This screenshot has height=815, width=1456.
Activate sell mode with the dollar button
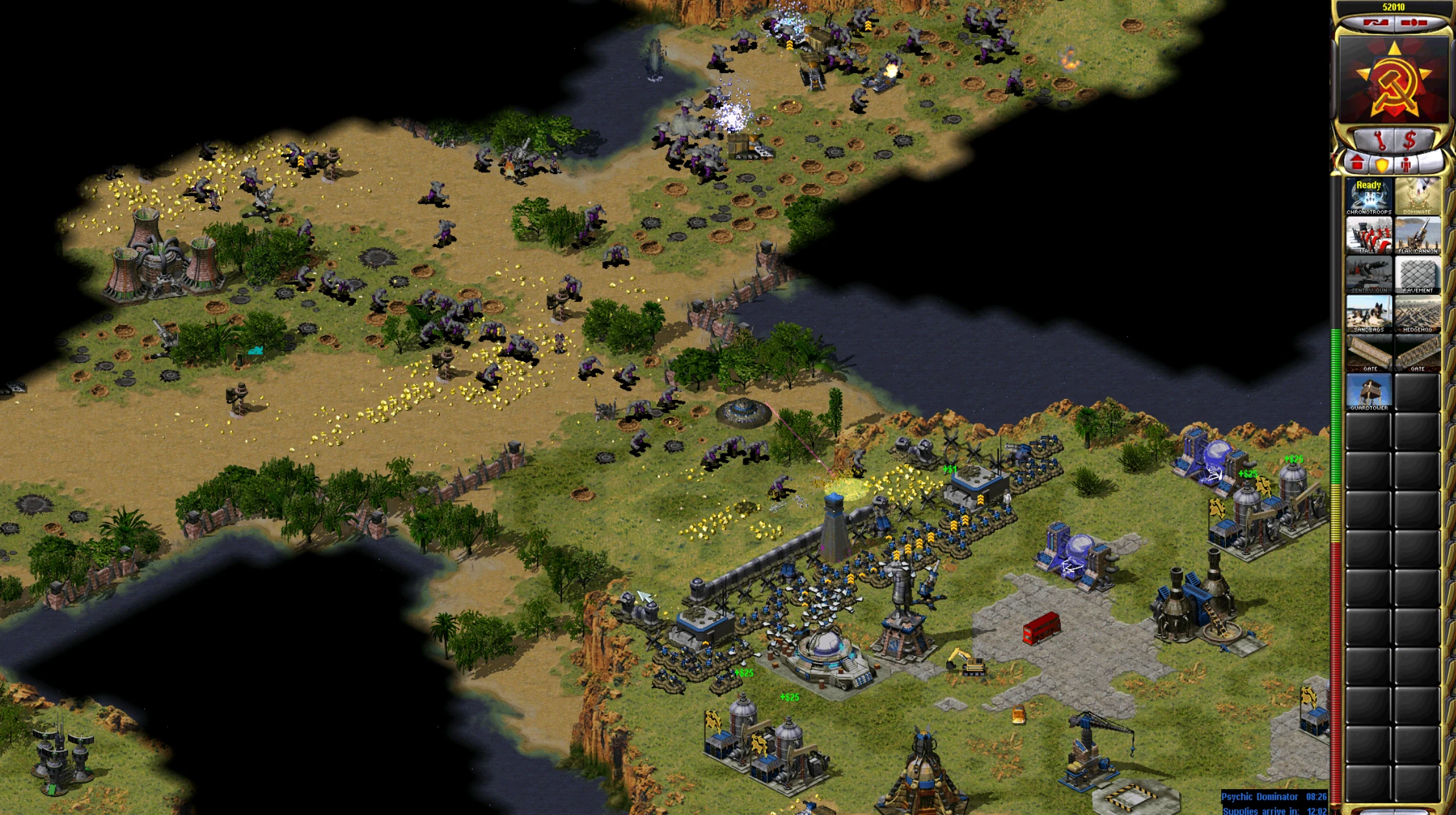tap(1410, 139)
